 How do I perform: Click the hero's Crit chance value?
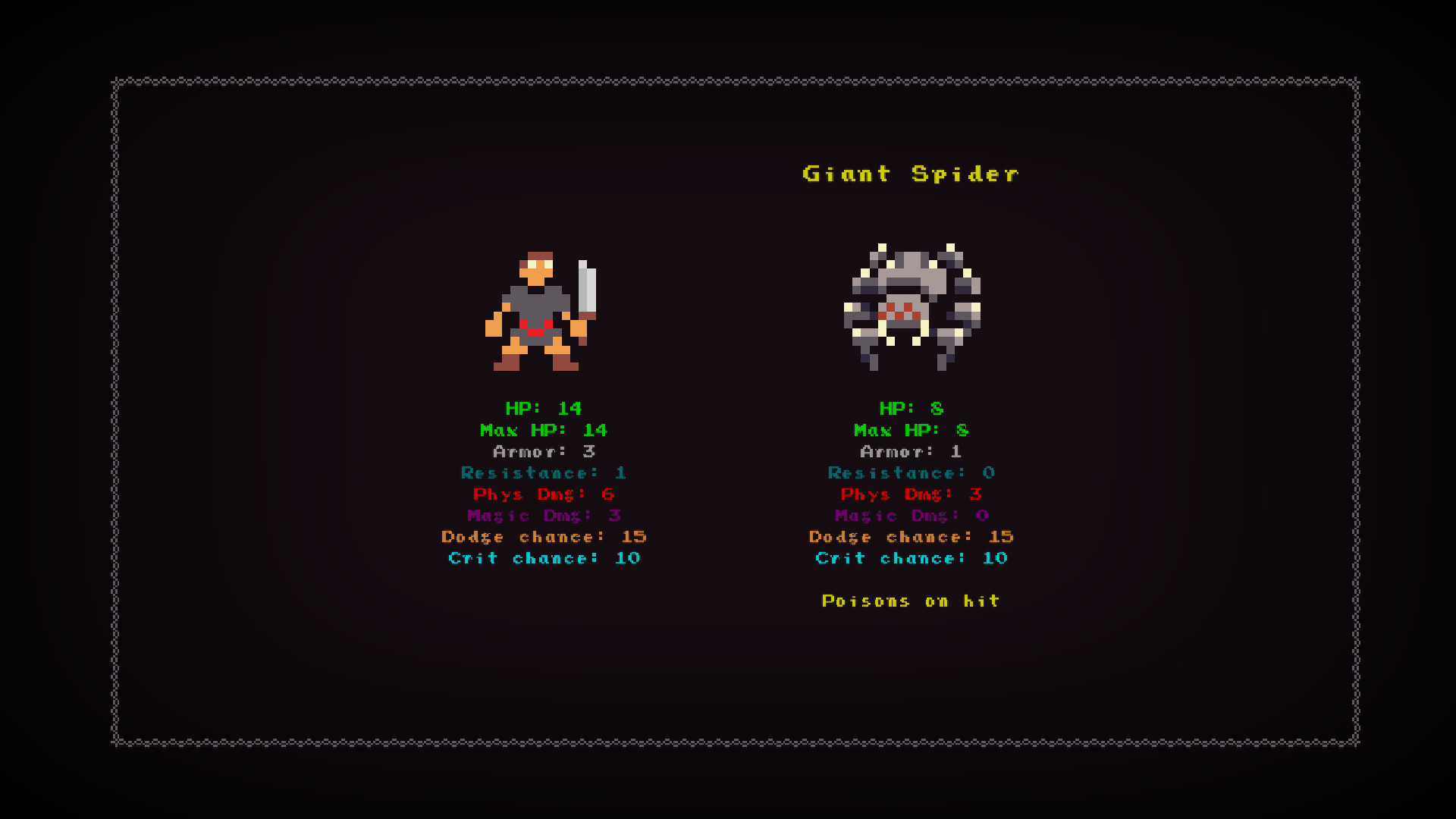[628, 558]
